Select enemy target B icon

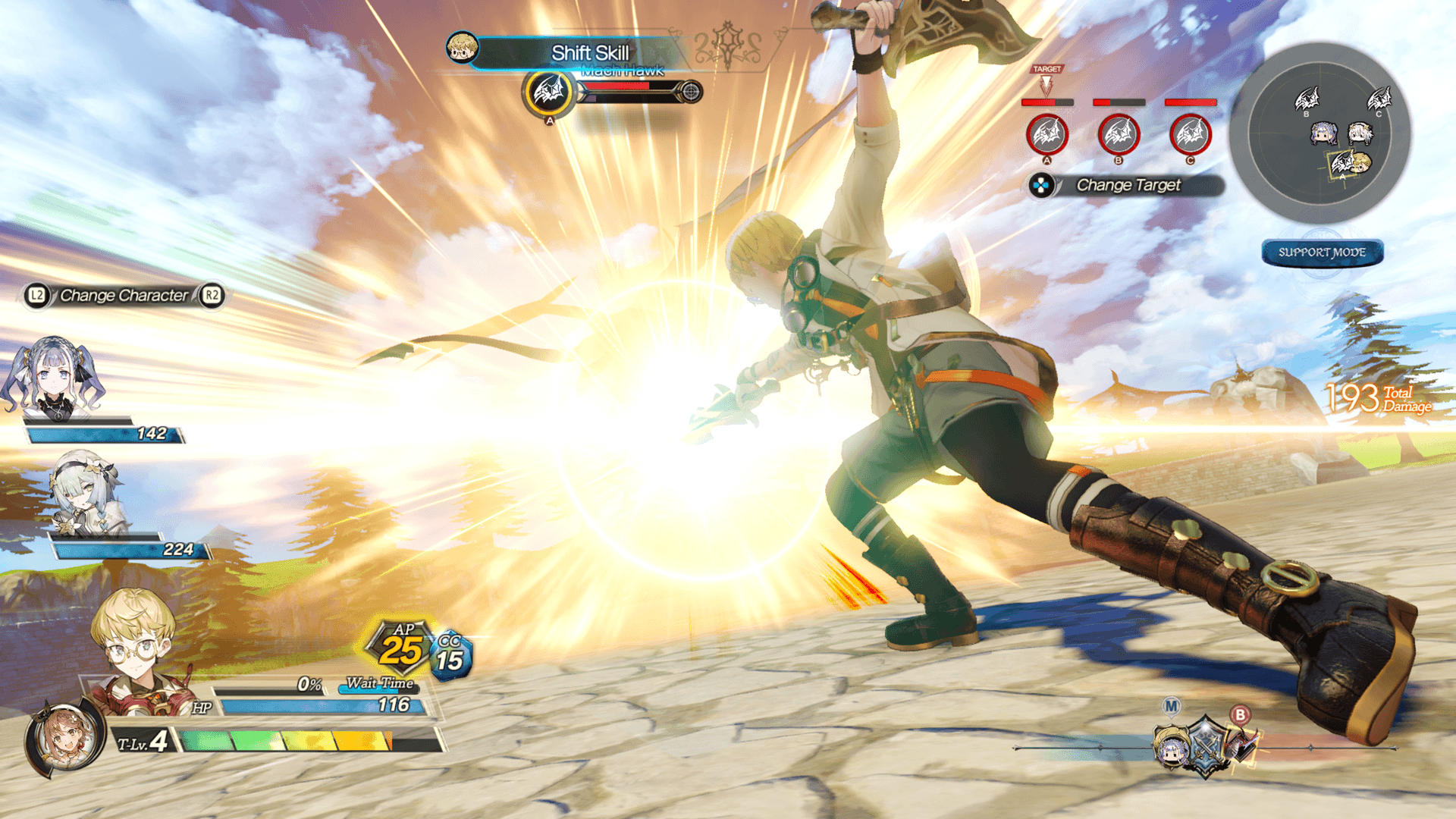point(1119,135)
